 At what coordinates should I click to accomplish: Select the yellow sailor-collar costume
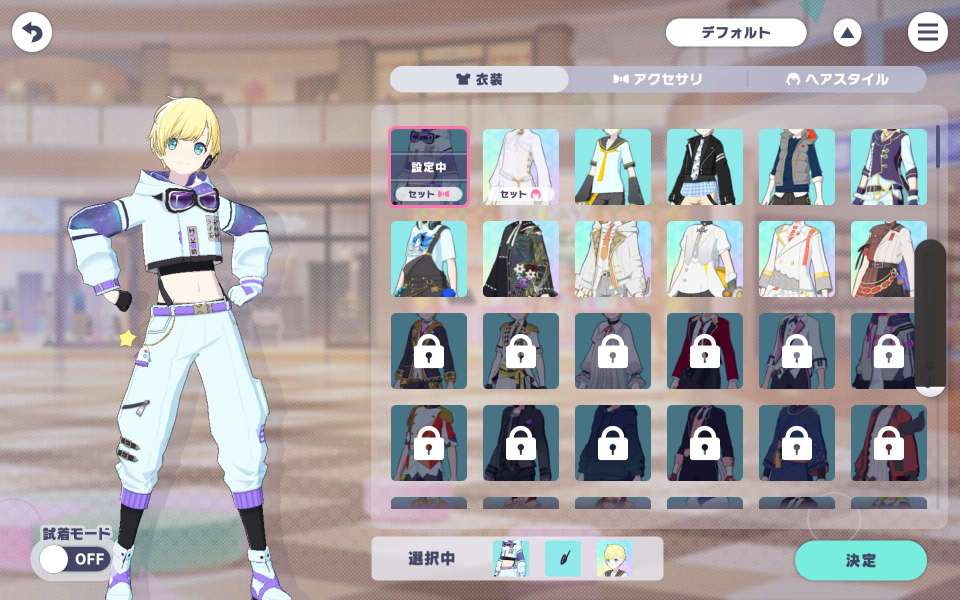coord(612,167)
